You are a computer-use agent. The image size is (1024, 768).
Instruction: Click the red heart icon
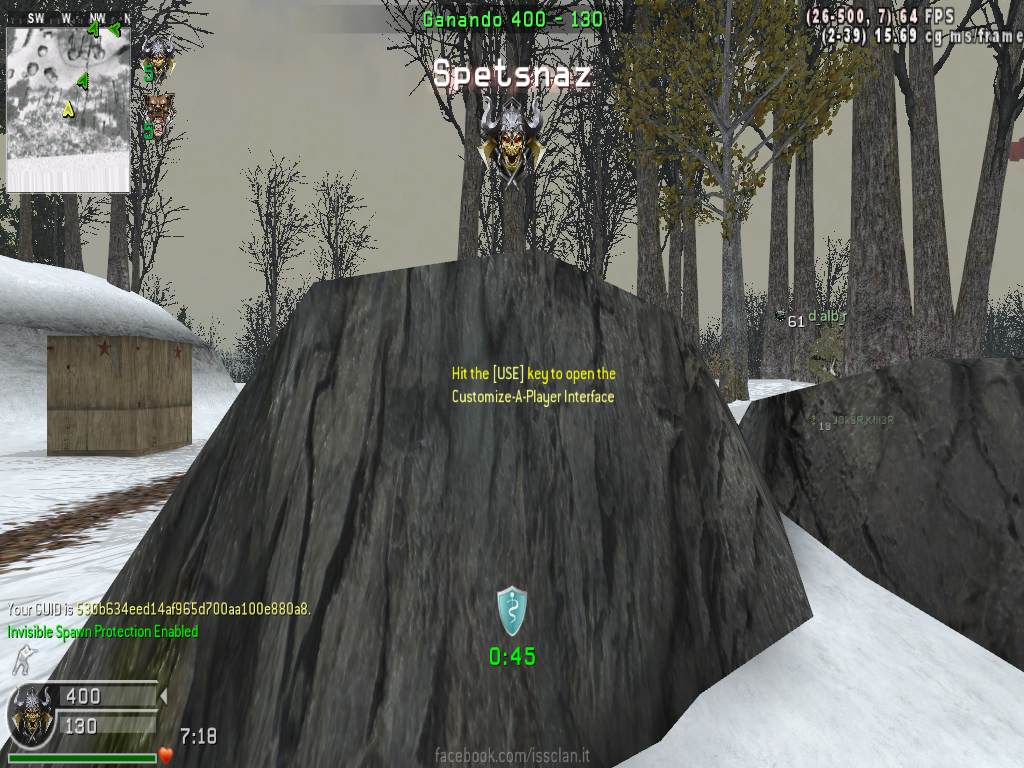tap(166, 754)
